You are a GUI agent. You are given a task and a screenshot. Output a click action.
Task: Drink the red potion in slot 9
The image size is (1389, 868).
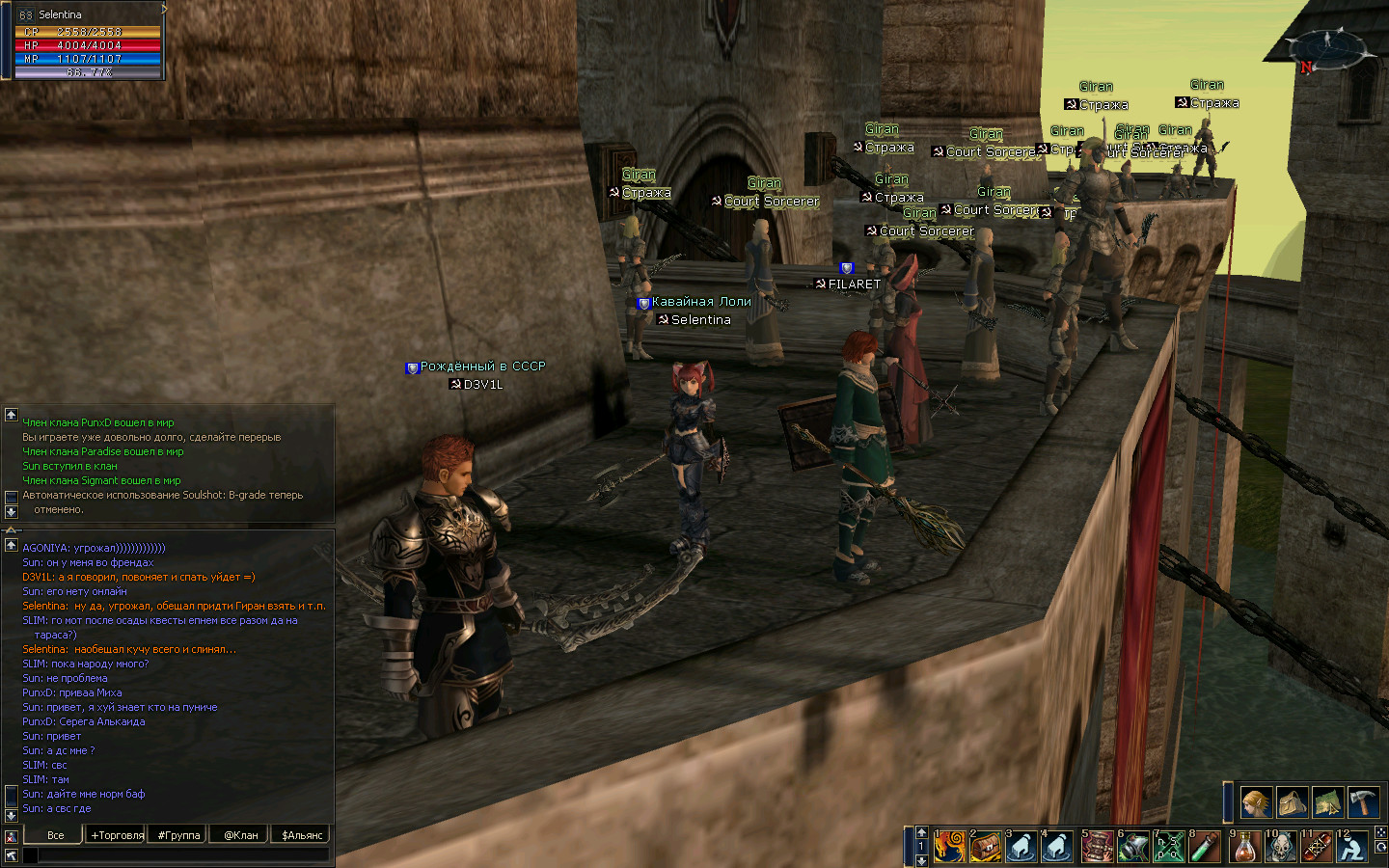tap(1244, 847)
